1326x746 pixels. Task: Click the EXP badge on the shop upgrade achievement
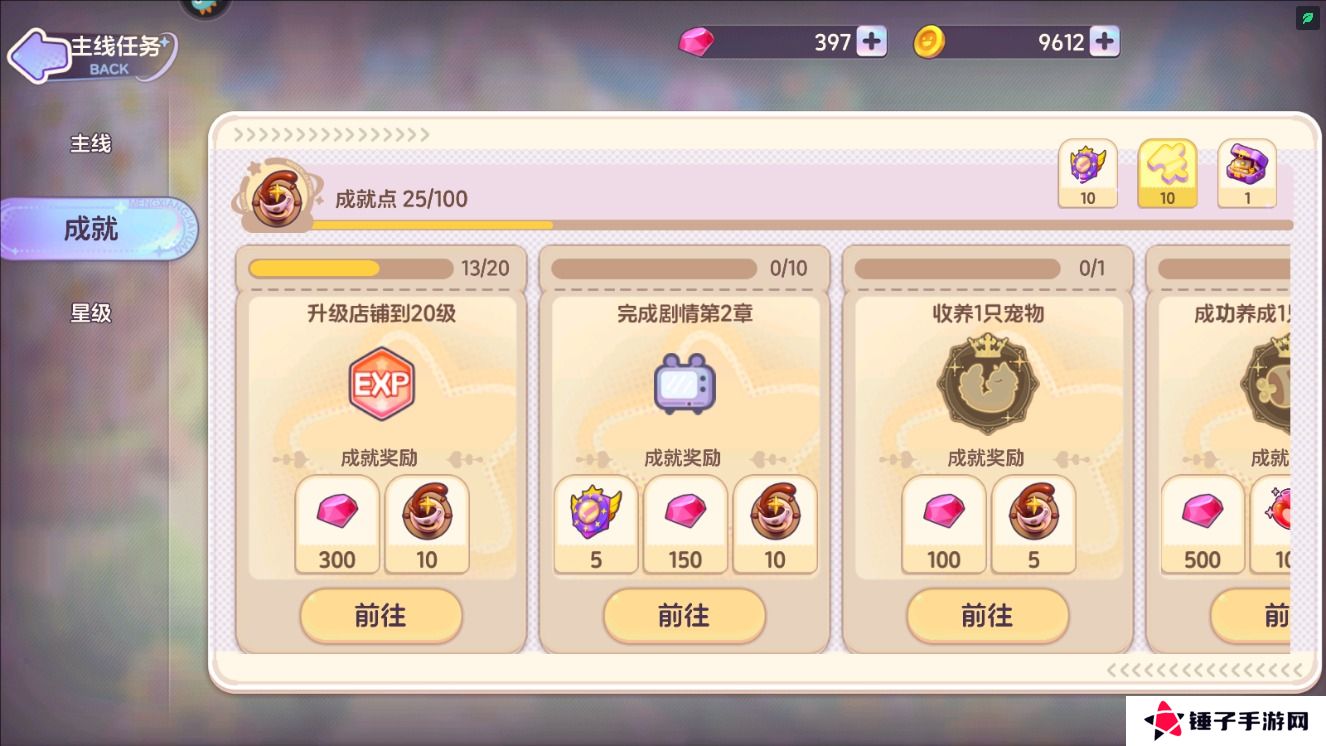click(381, 383)
